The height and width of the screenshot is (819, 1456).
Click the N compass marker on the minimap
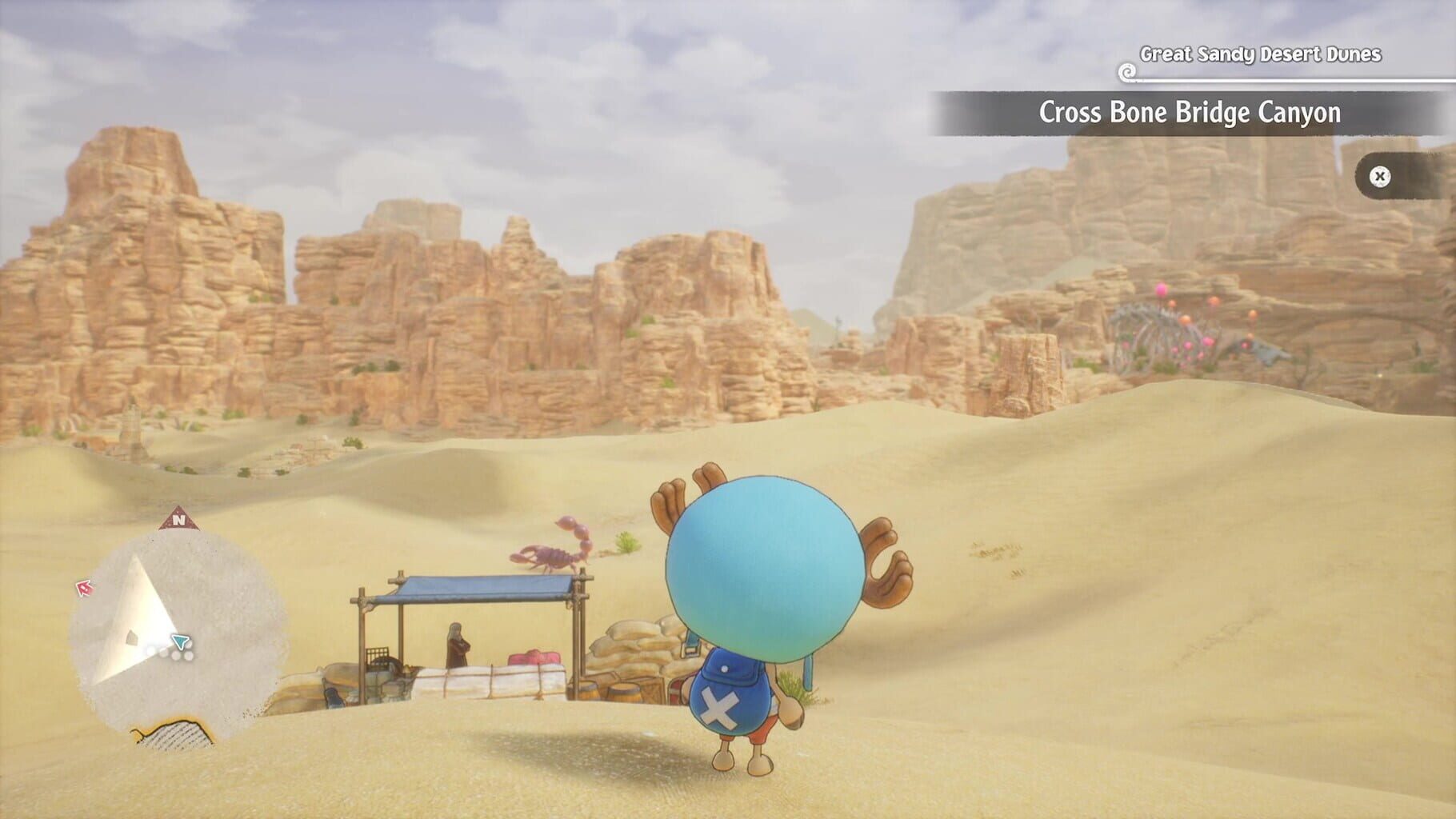pos(178,520)
